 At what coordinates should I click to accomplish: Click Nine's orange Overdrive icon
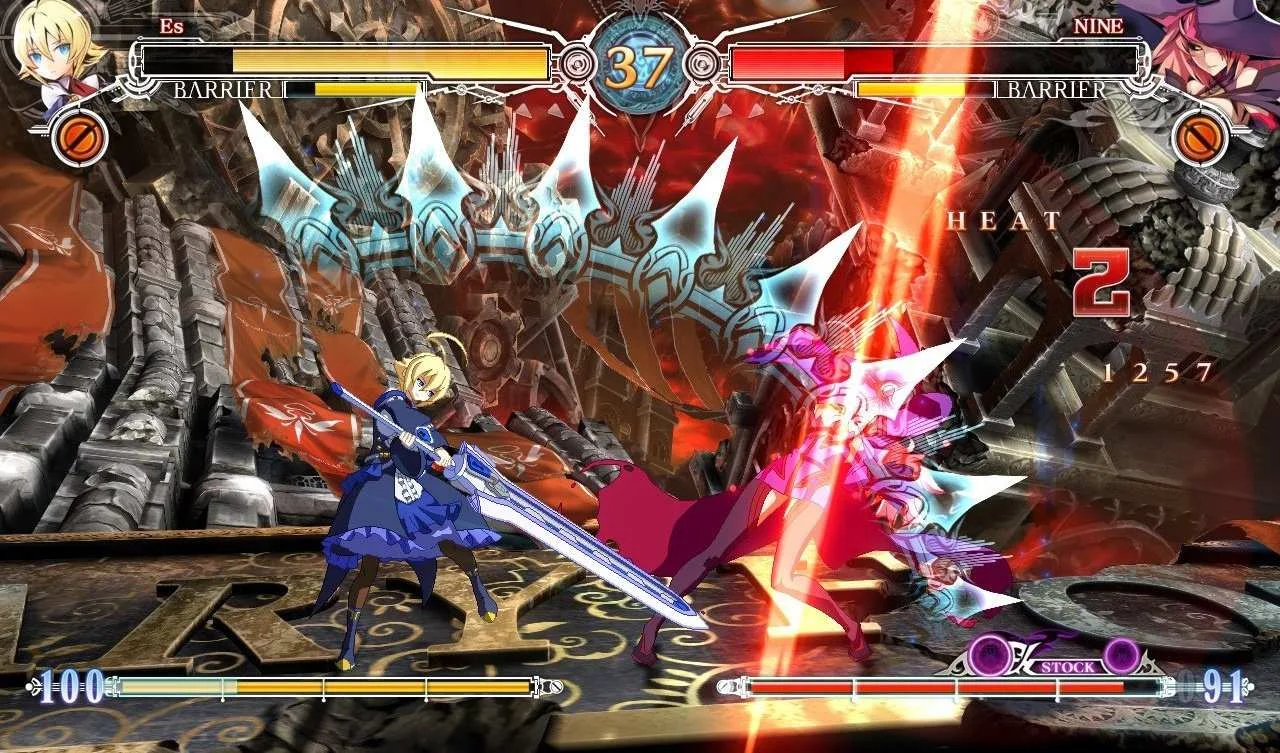[1200, 139]
